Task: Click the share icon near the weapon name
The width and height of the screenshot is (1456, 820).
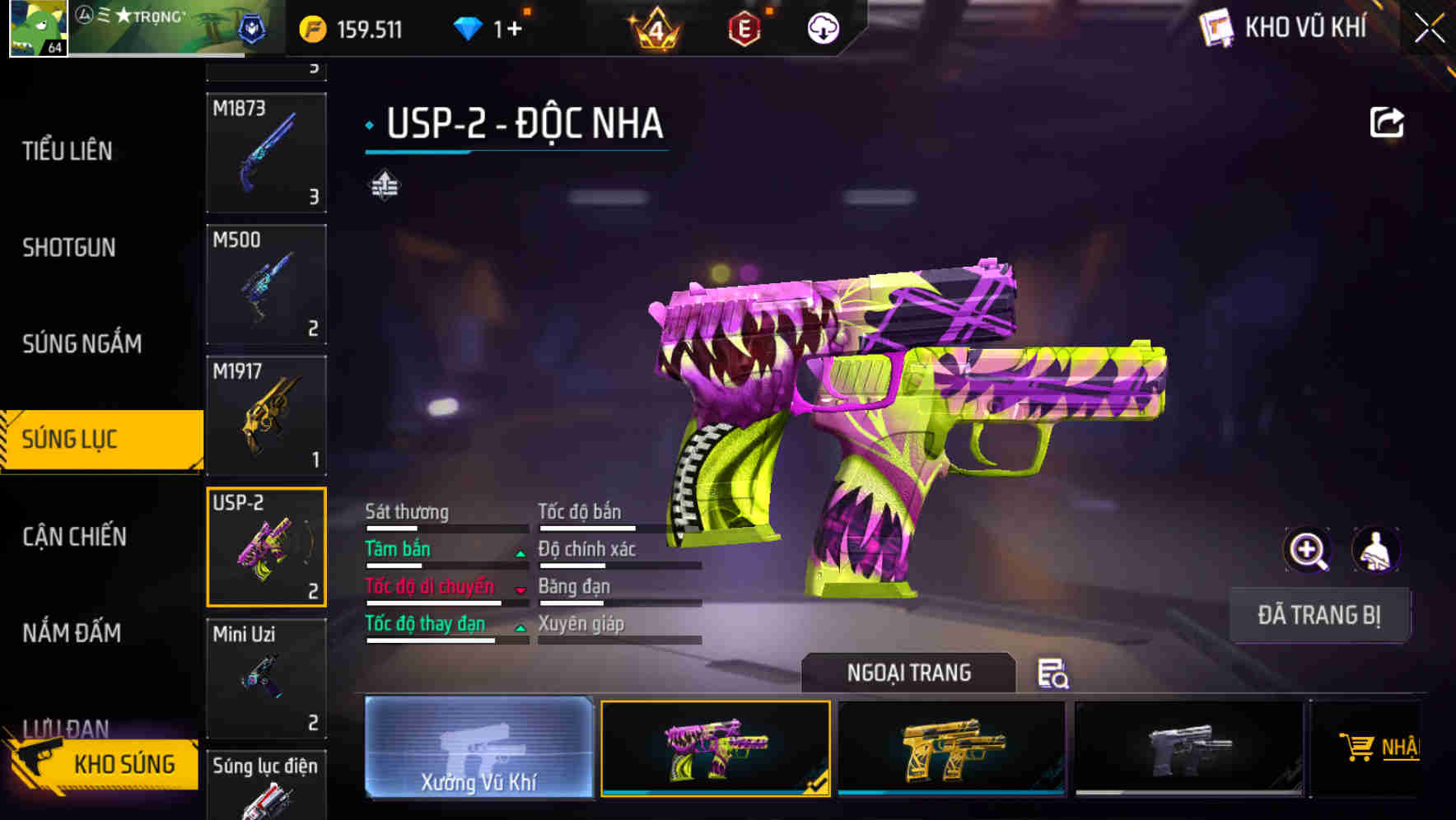Action: pyautogui.click(x=1388, y=122)
